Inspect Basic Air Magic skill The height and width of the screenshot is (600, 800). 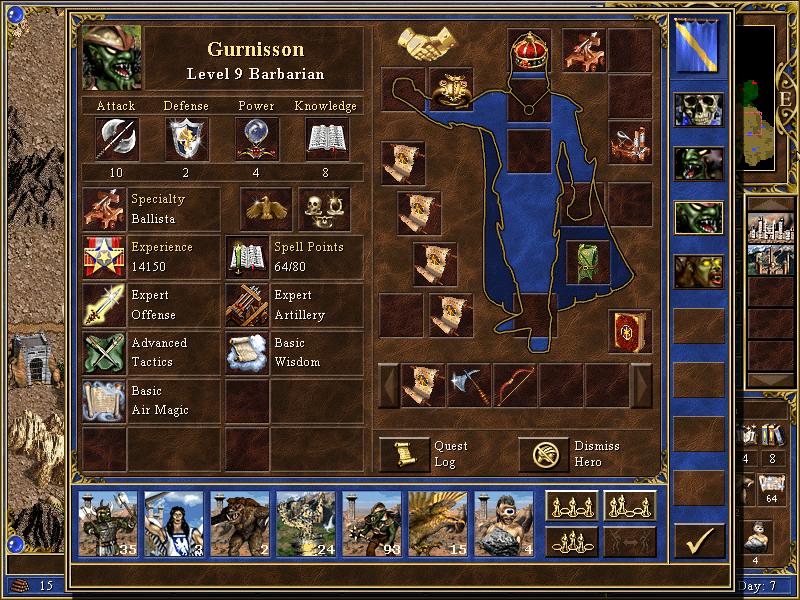pos(104,400)
